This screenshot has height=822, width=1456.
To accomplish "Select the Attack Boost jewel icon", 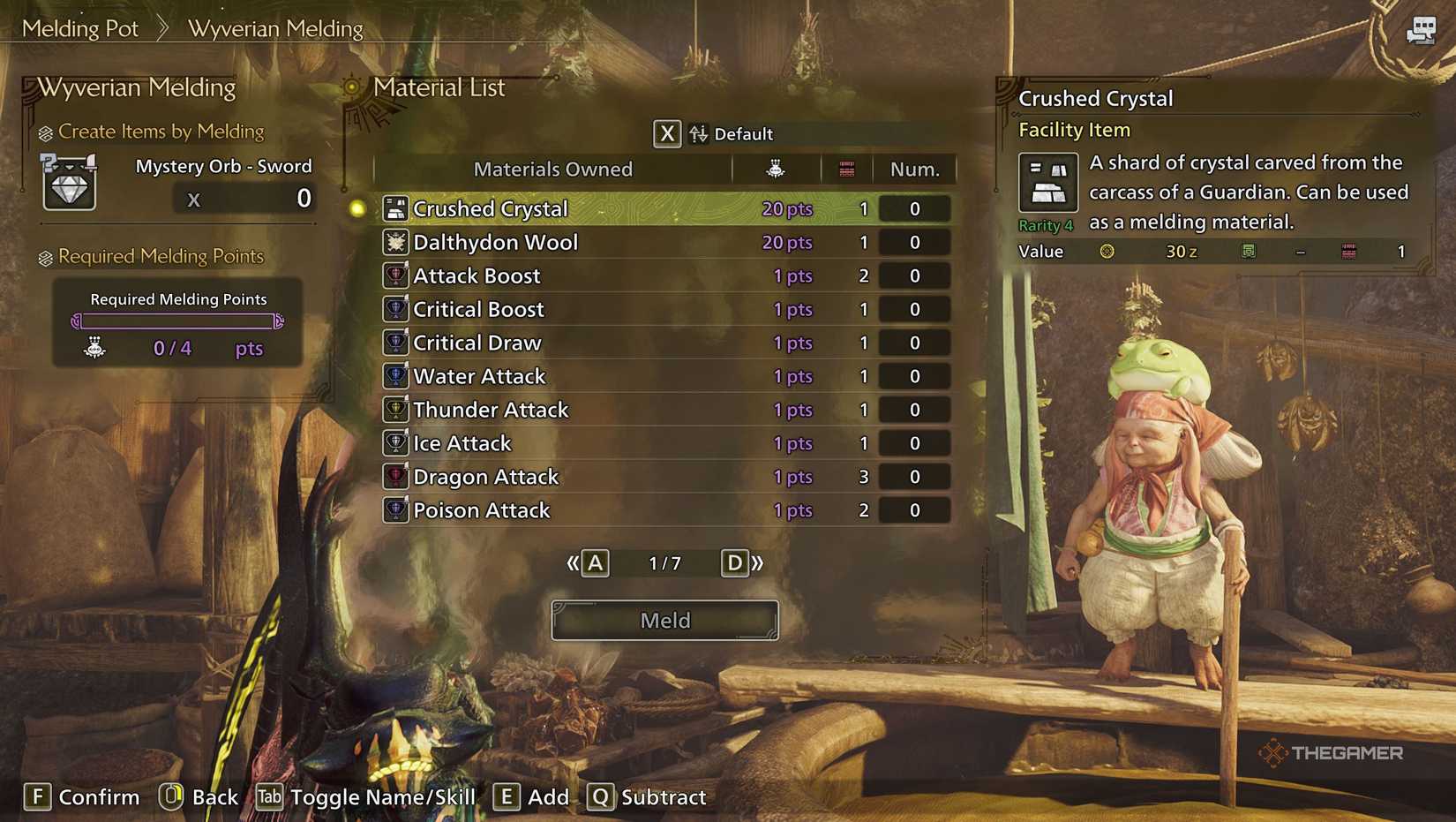I will click(394, 275).
